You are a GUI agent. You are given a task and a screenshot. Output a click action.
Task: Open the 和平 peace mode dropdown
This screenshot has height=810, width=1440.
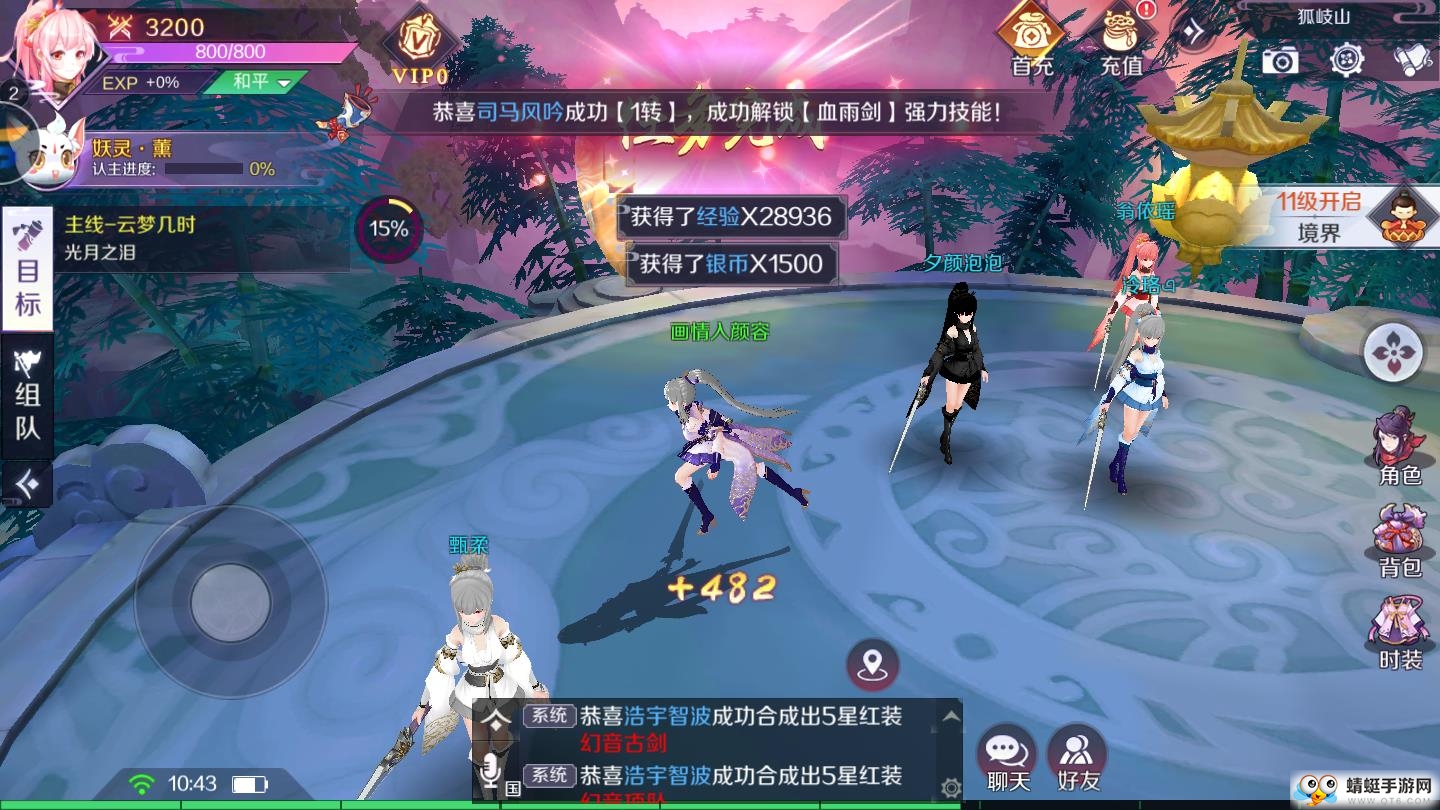(x=258, y=82)
